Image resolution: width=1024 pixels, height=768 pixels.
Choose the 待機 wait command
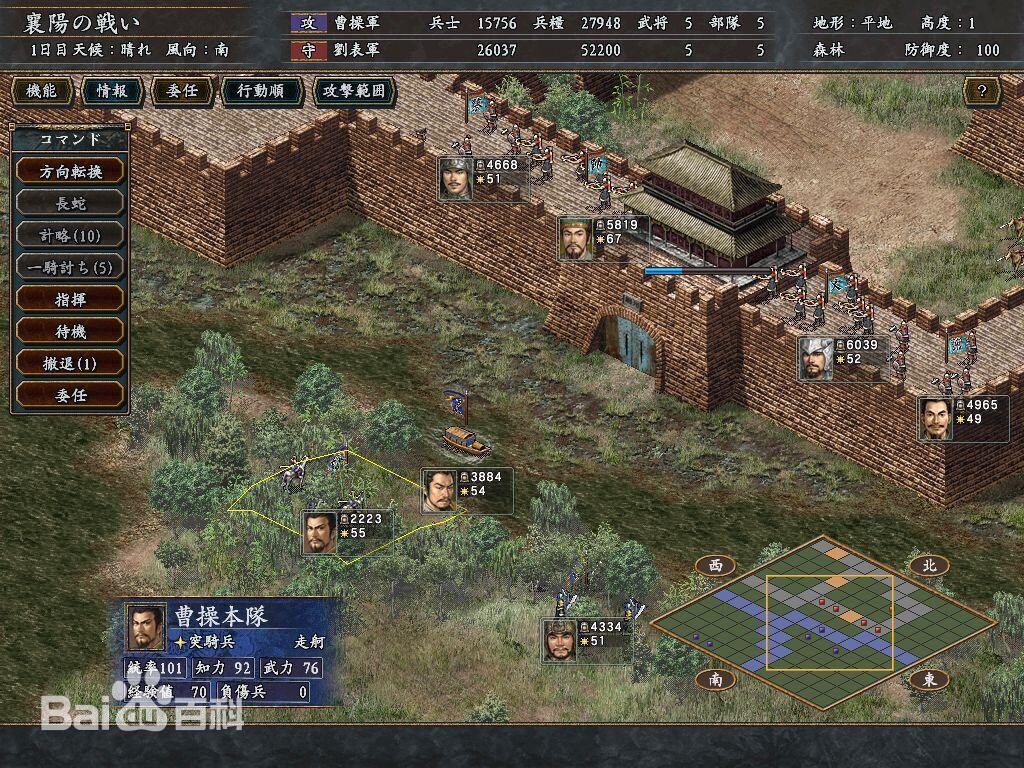(x=70, y=331)
